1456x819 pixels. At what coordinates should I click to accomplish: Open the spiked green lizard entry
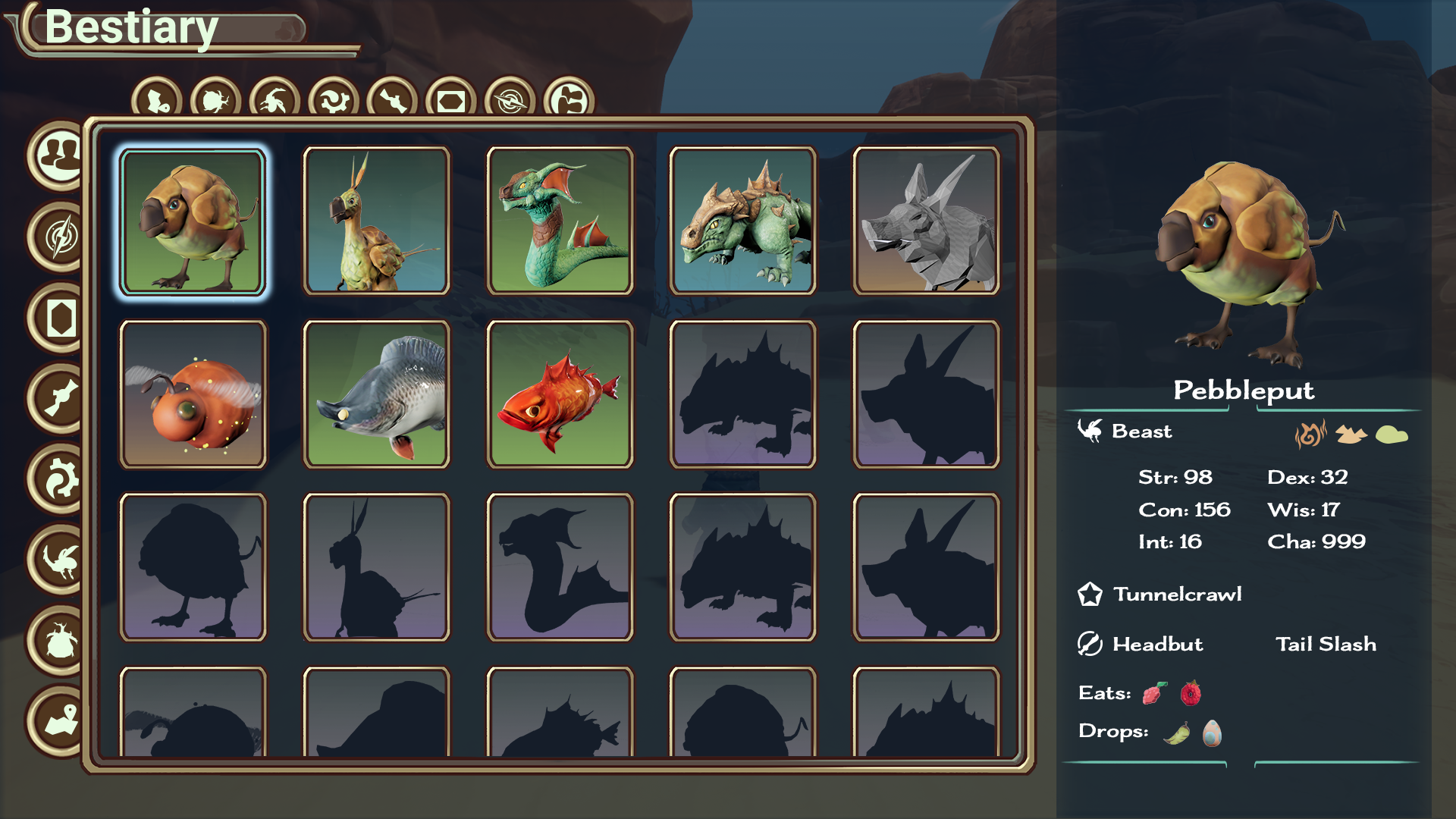pos(742,221)
